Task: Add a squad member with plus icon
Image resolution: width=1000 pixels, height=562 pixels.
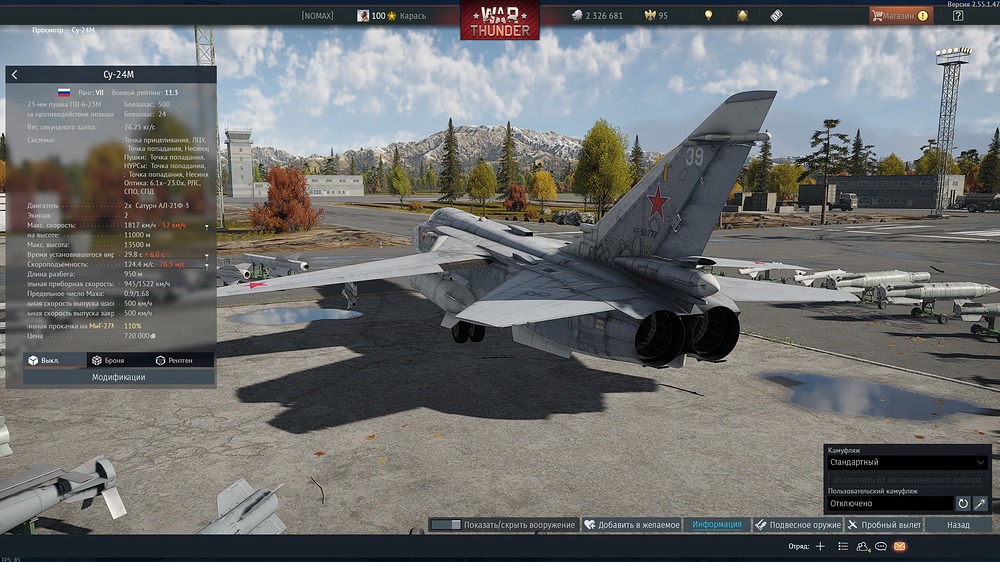Action: tap(820, 547)
